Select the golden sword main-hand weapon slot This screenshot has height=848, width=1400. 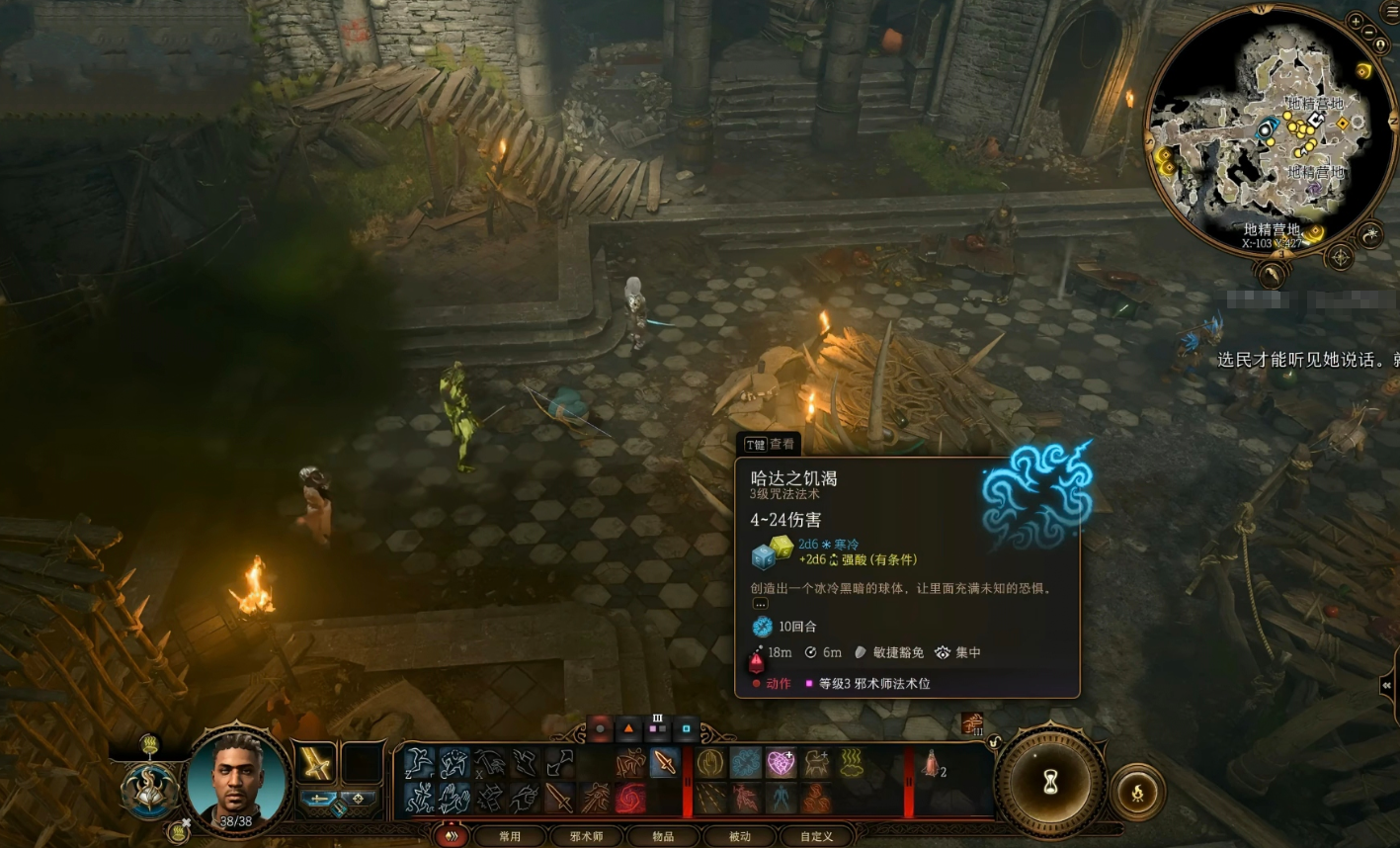316,763
